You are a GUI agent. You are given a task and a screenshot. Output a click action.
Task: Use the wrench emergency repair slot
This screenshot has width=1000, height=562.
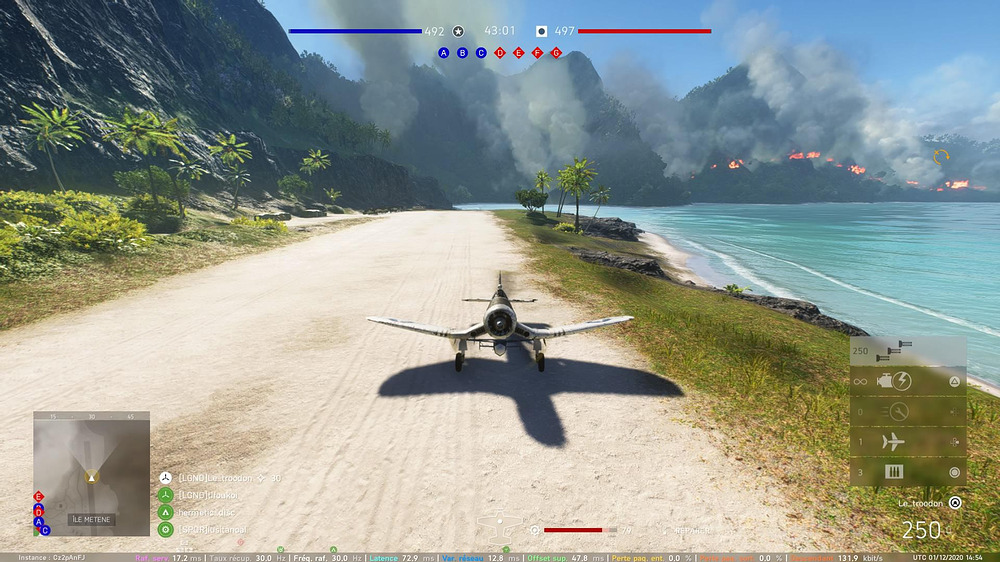(x=893, y=411)
